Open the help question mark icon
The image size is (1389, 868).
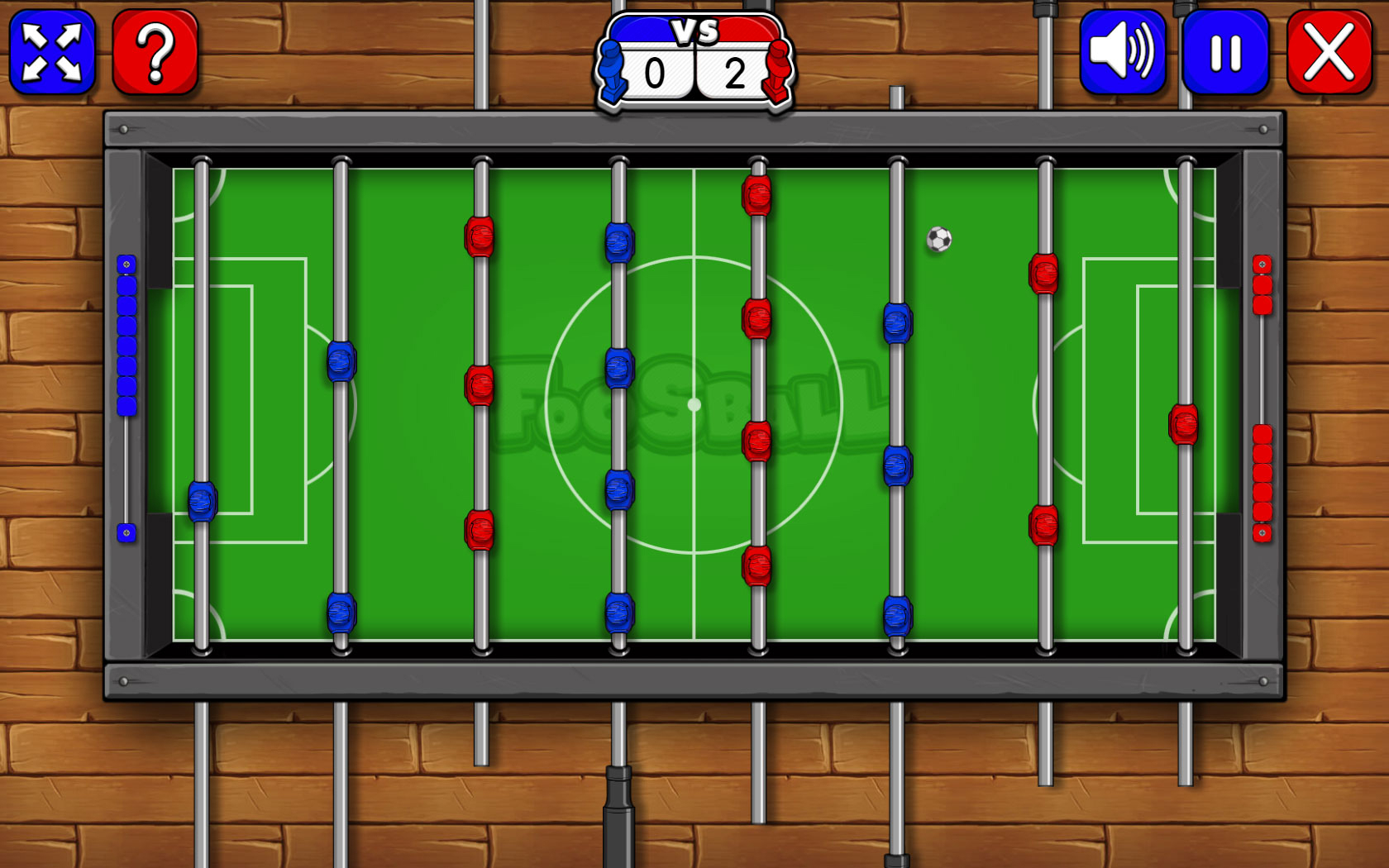154,53
